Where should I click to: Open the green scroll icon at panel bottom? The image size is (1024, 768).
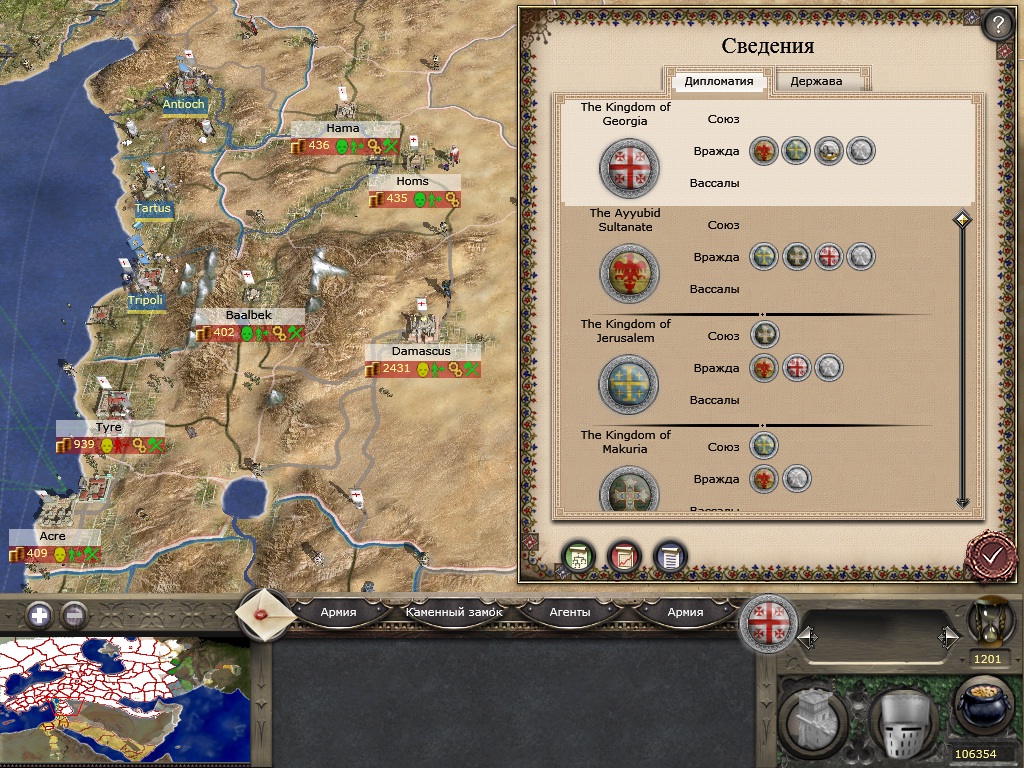click(x=578, y=556)
